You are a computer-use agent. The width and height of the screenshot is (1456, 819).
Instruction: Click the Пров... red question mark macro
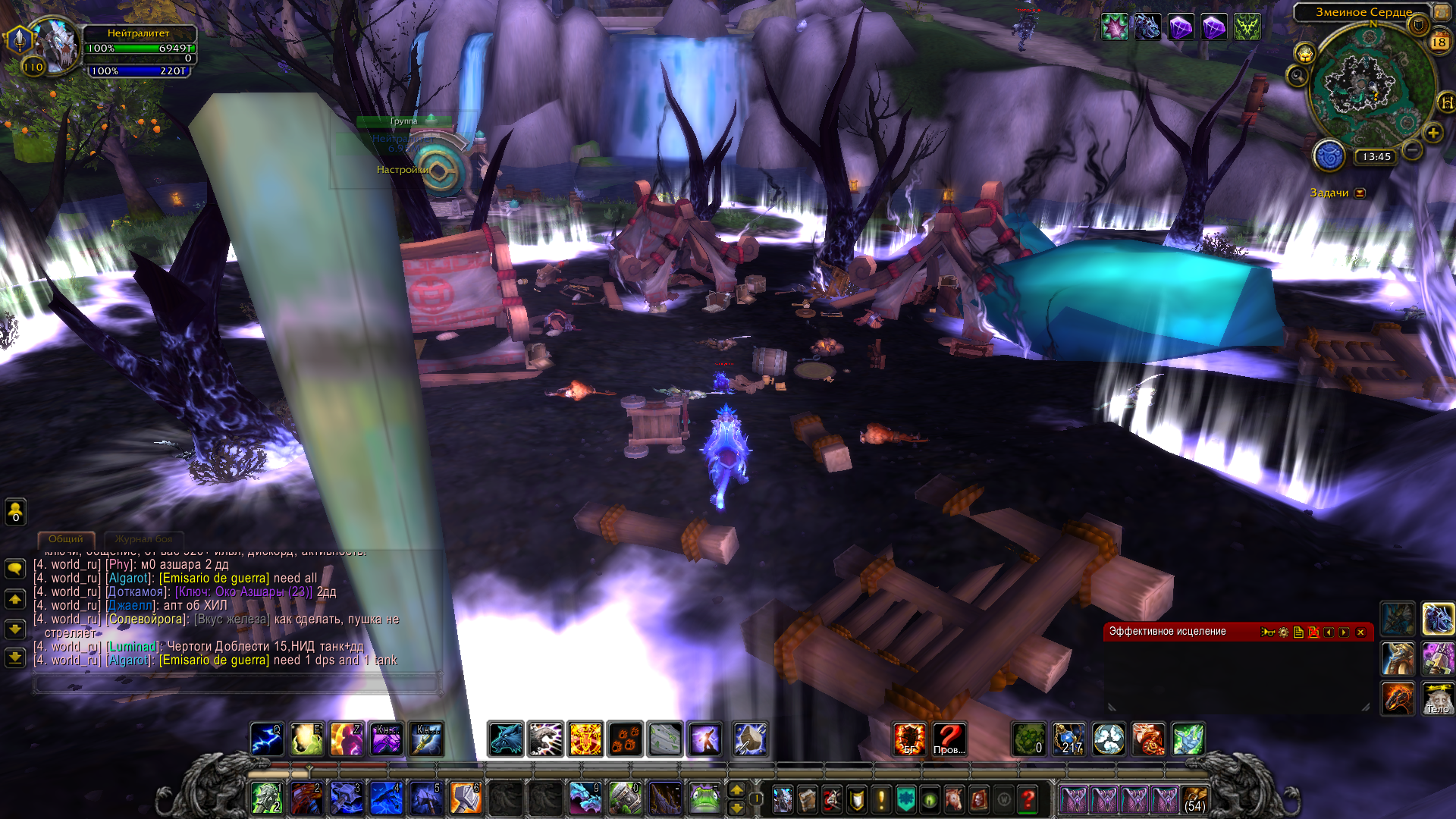949,739
